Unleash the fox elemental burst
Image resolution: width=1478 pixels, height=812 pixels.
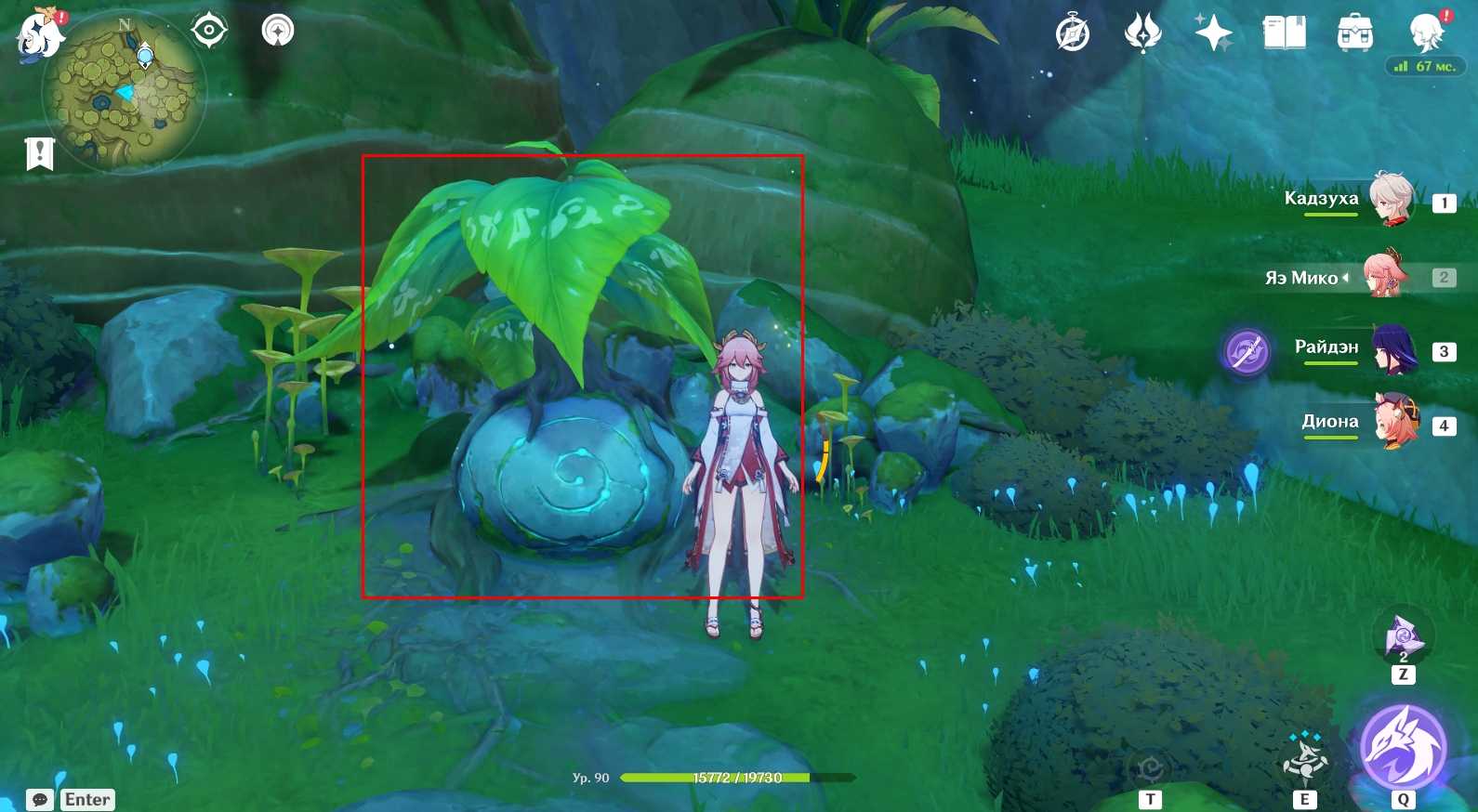pos(1403,746)
